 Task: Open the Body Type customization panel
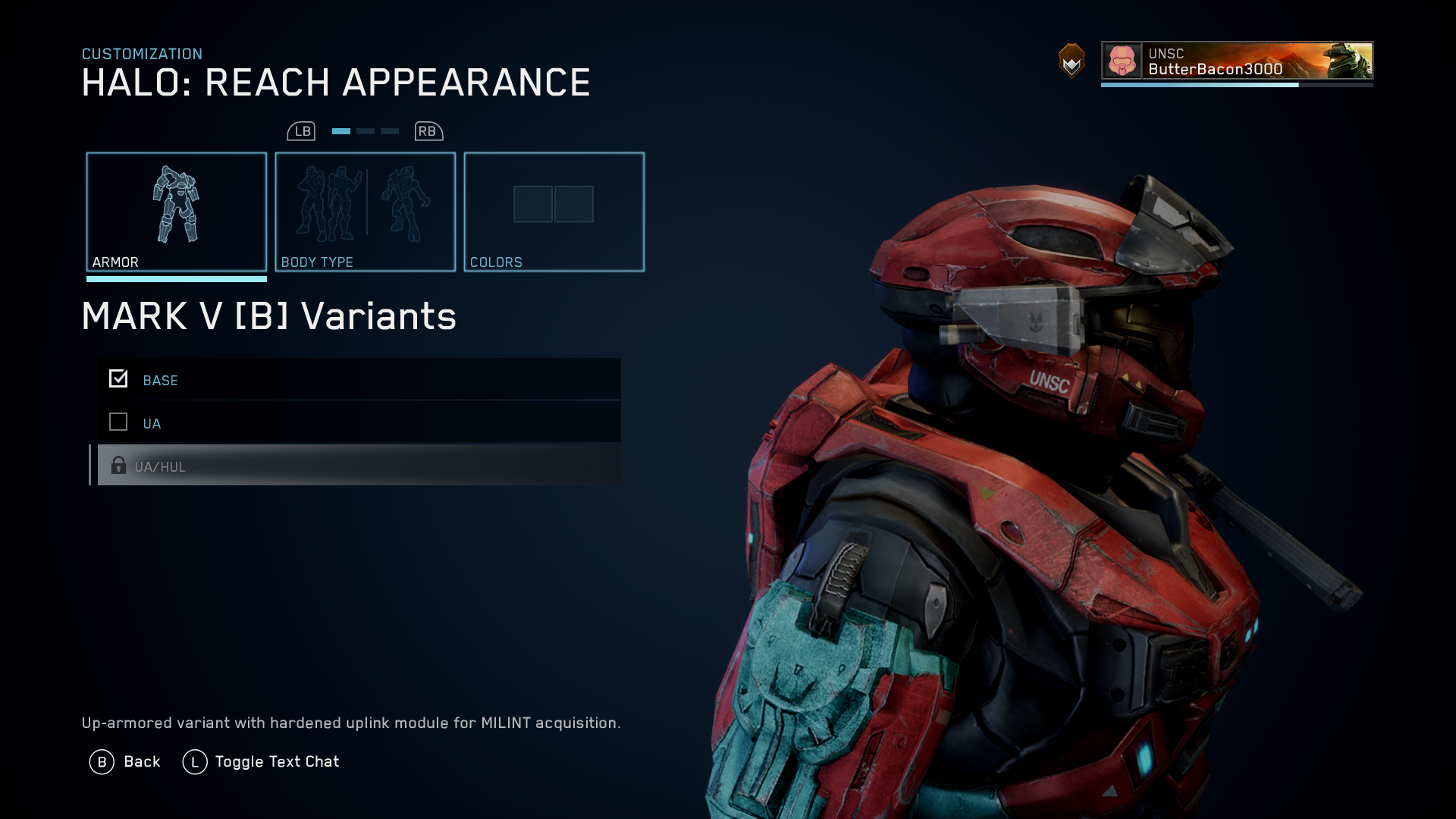click(x=365, y=211)
